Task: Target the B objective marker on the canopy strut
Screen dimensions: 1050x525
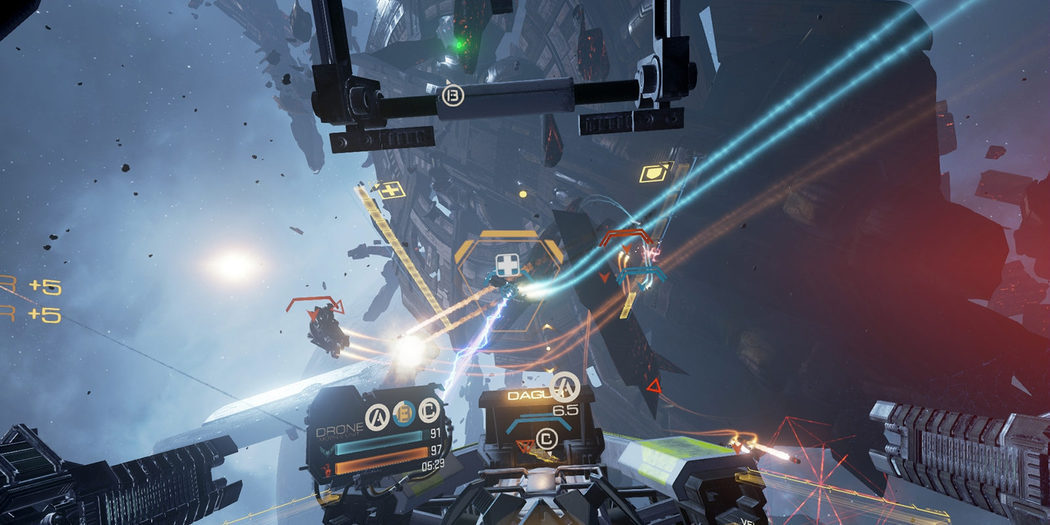Action: (x=452, y=97)
